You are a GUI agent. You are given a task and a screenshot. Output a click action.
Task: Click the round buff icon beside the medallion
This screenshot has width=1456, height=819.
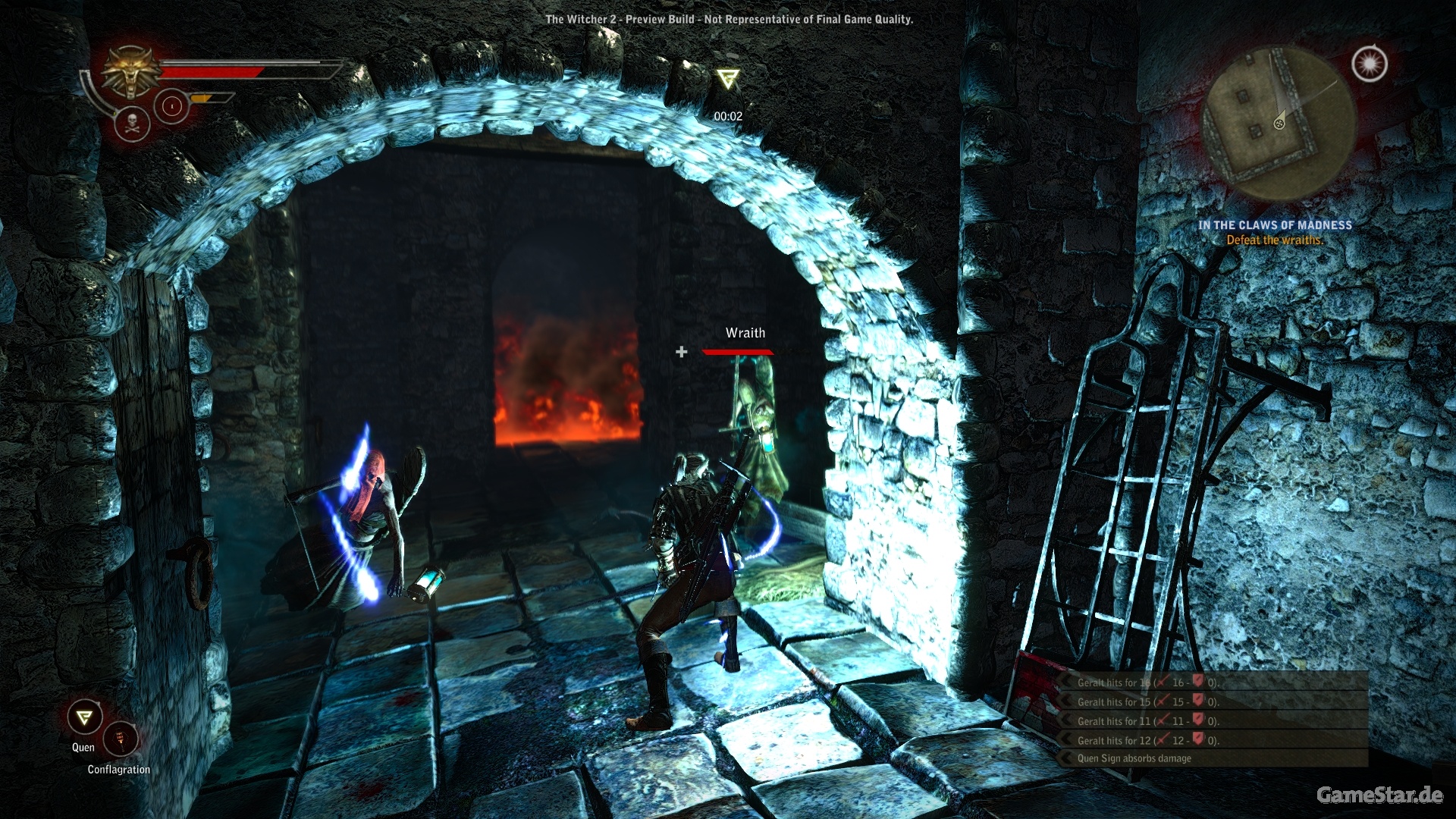pos(171,107)
